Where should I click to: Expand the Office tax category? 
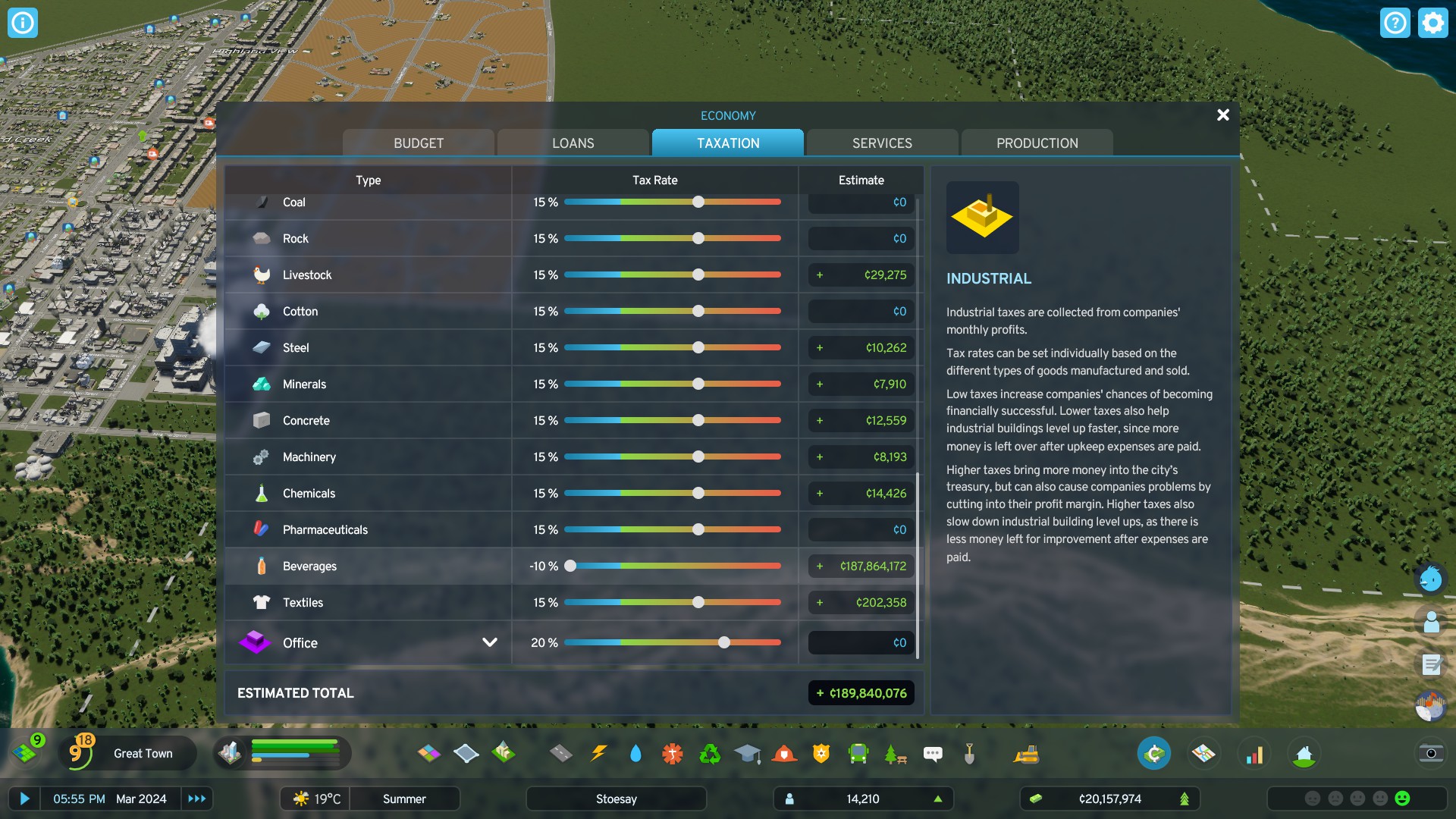click(x=490, y=642)
